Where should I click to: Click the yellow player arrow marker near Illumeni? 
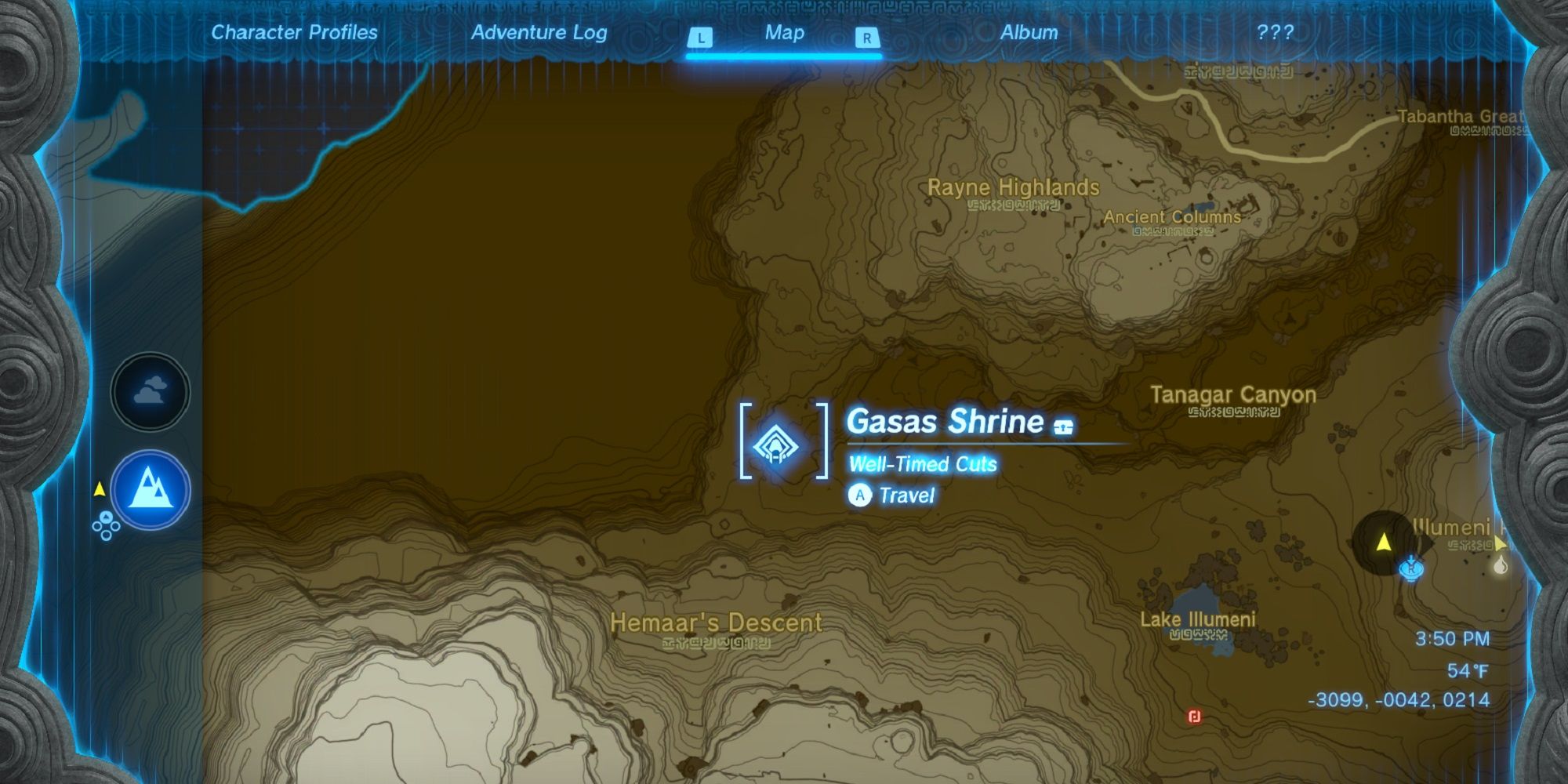click(1384, 541)
